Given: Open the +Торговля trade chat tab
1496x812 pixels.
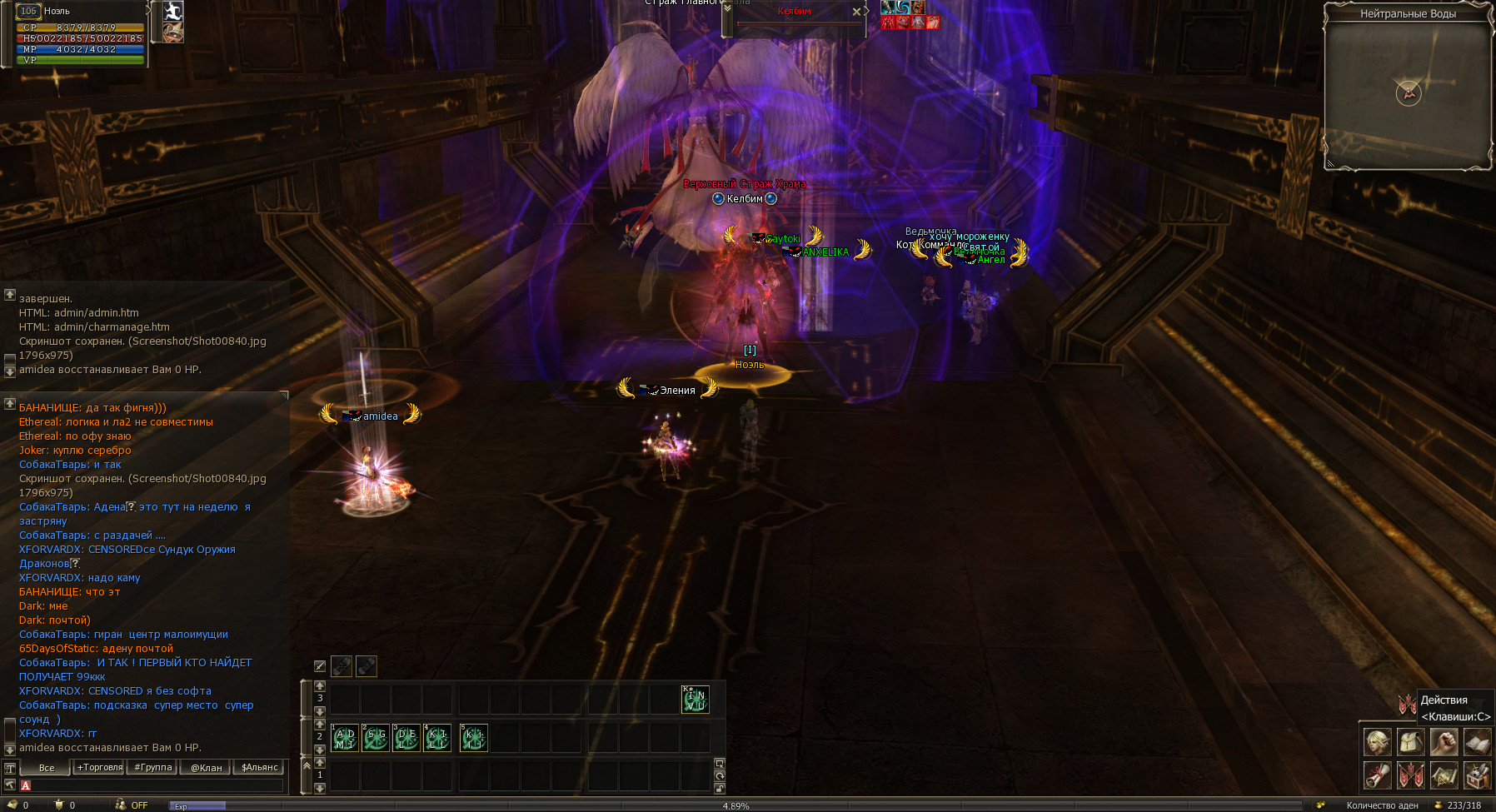Looking at the screenshot, I should (x=99, y=768).
